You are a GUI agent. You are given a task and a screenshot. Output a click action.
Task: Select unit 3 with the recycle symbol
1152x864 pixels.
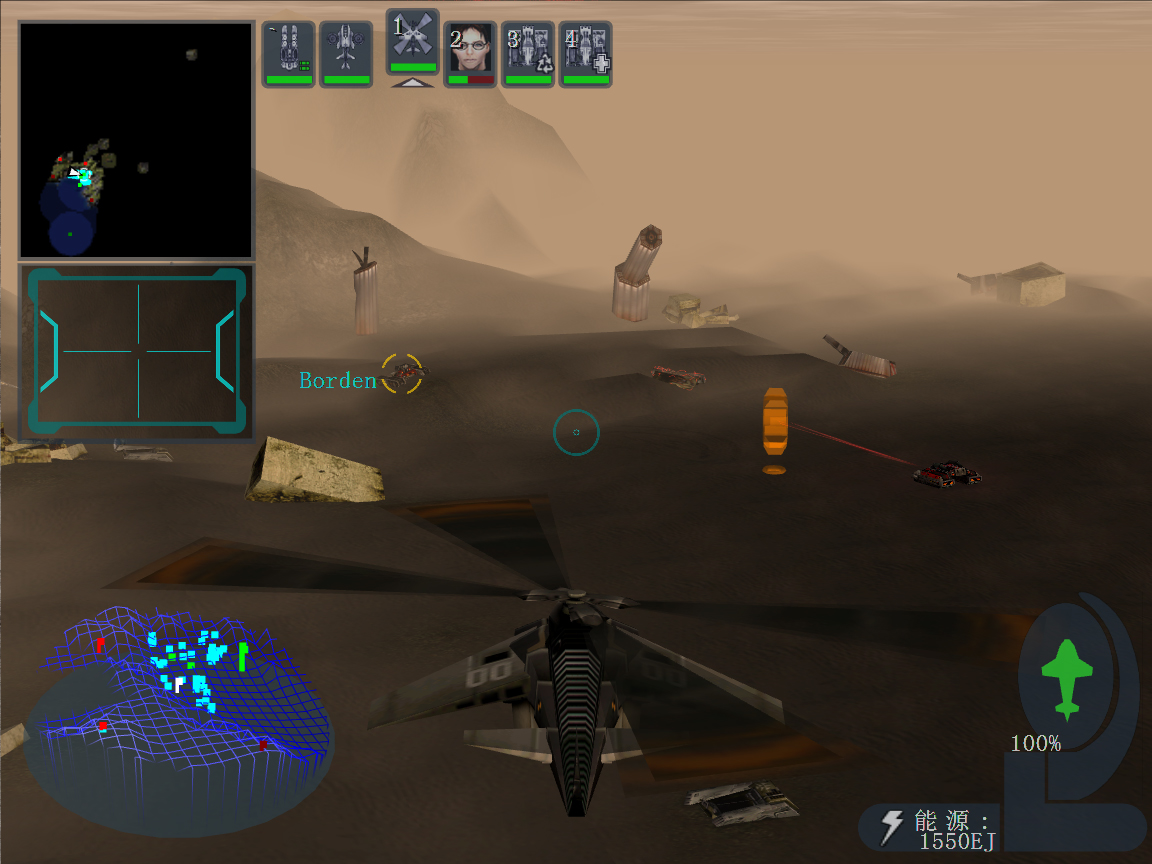tap(528, 54)
